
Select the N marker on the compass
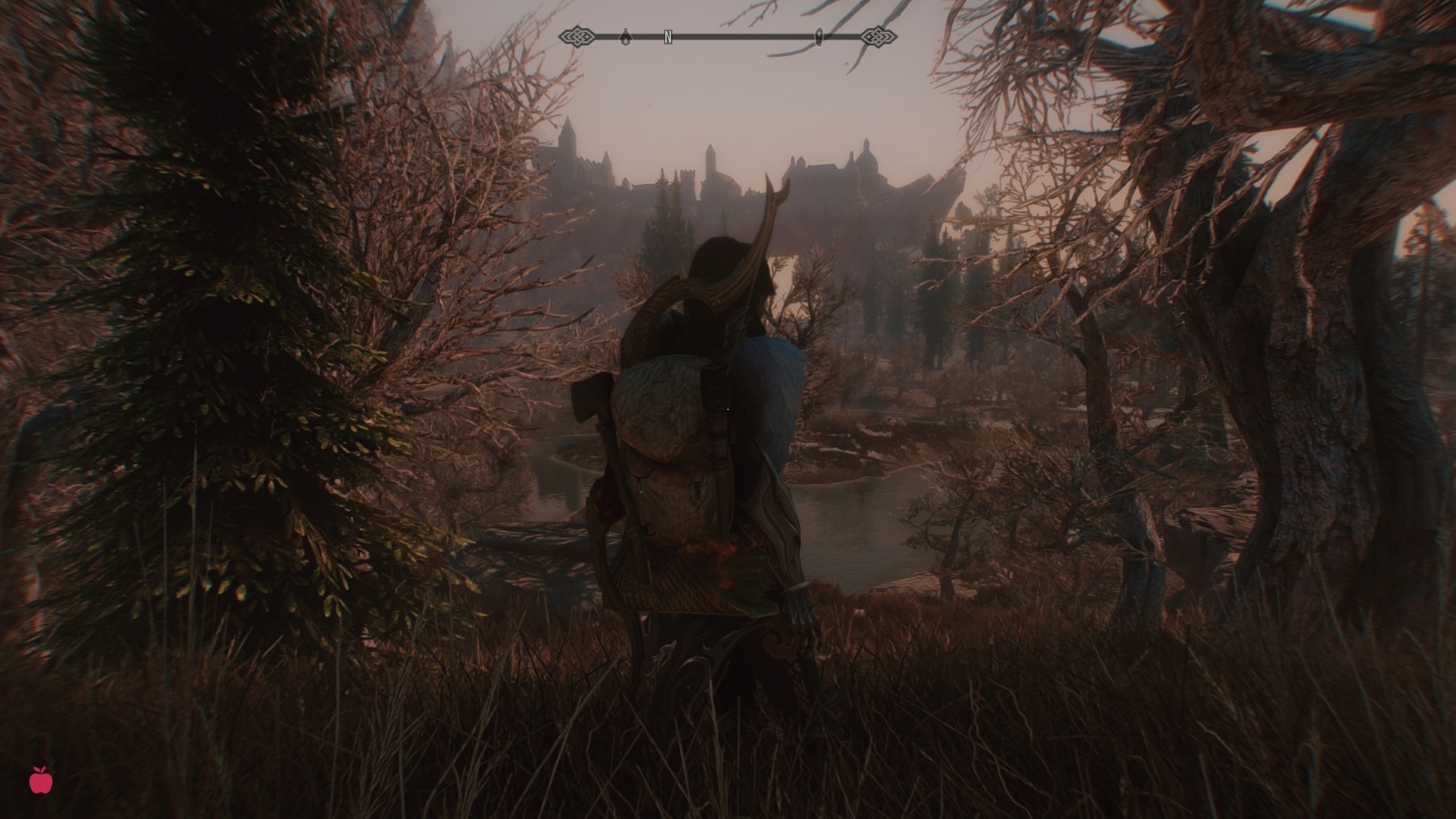click(x=667, y=35)
